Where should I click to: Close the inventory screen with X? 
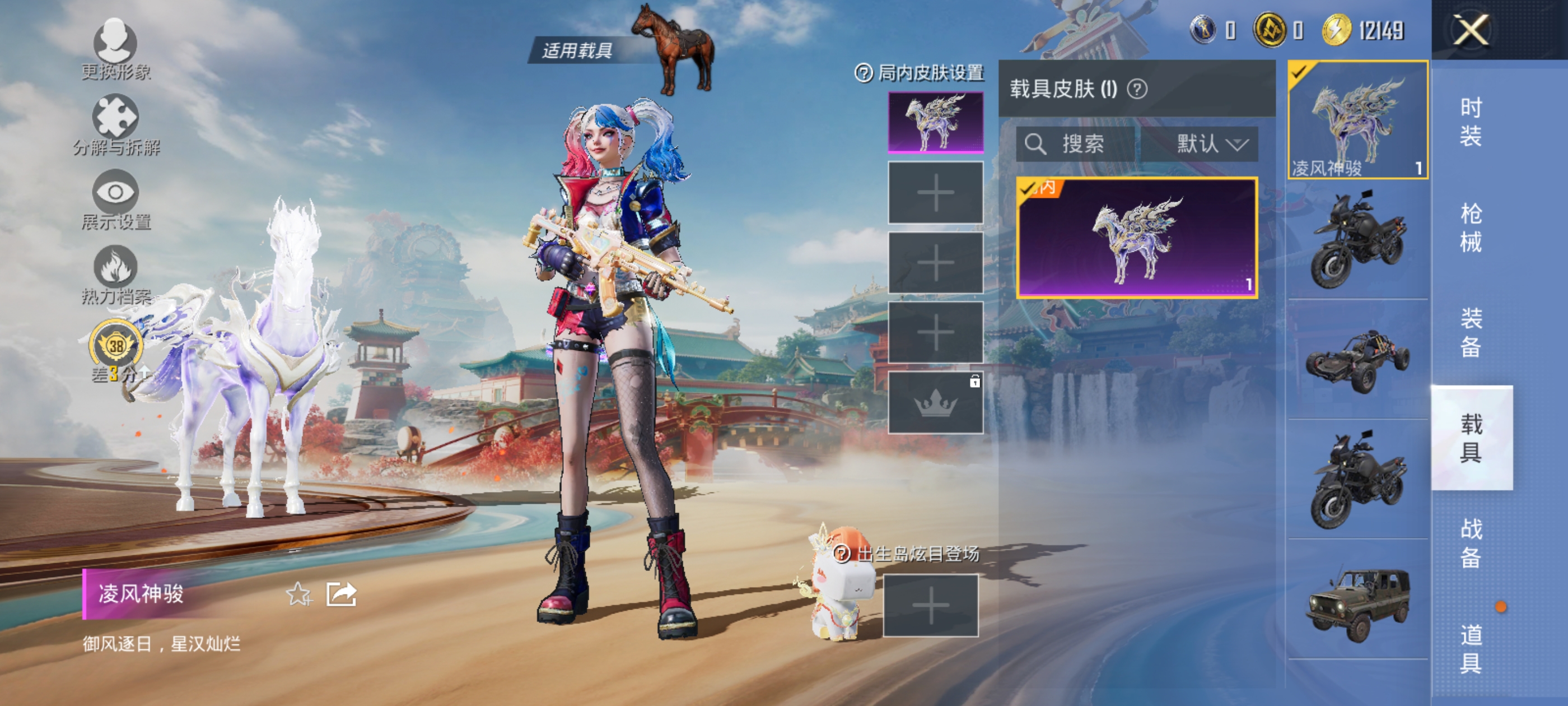pos(1471,30)
